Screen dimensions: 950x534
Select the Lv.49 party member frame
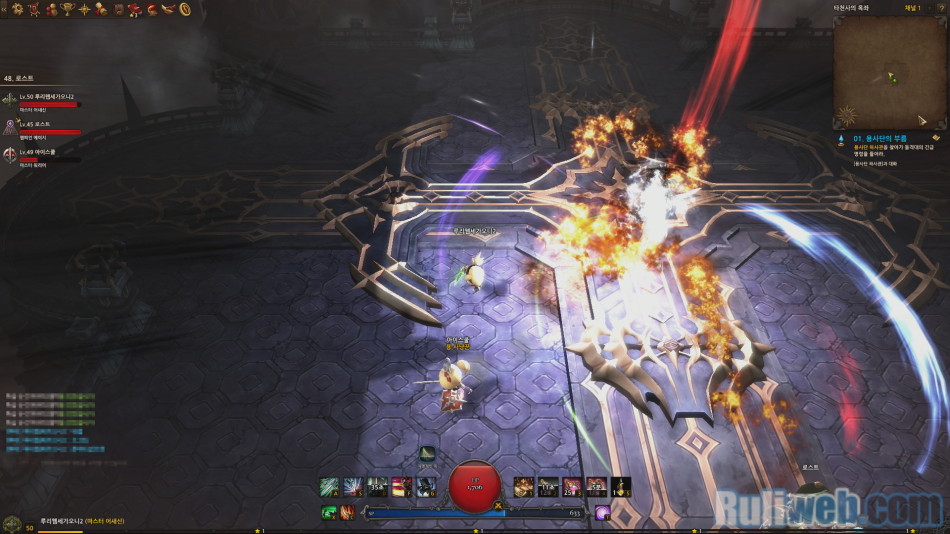pyautogui.click(x=45, y=154)
